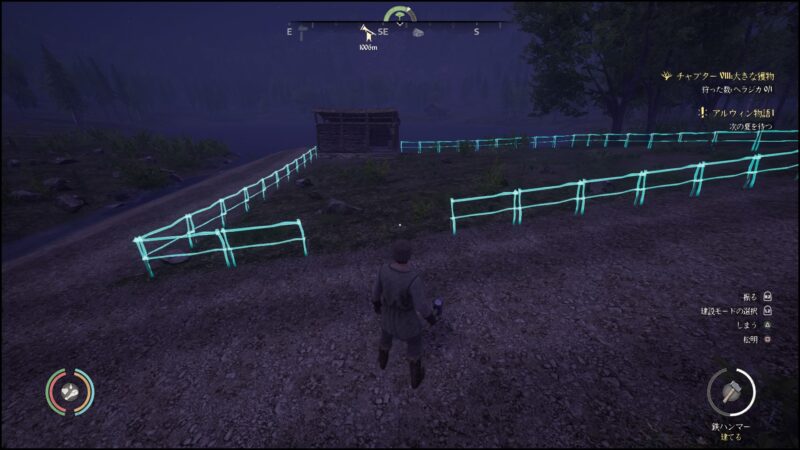Screen dimensions: 800x450
Task: Click the circular player status gauge
Action: tap(69, 392)
